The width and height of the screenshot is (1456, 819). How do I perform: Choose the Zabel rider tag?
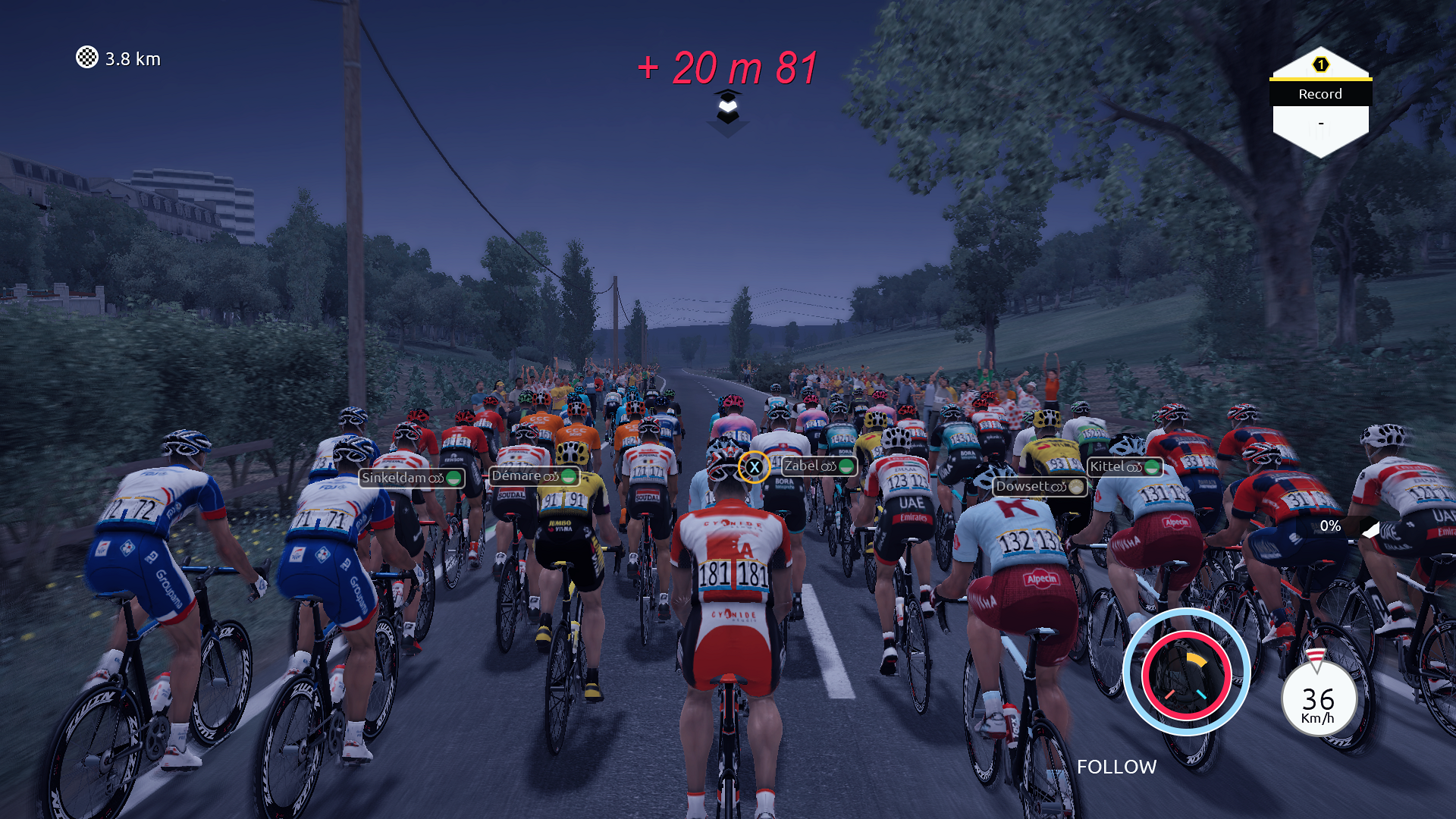tap(819, 466)
